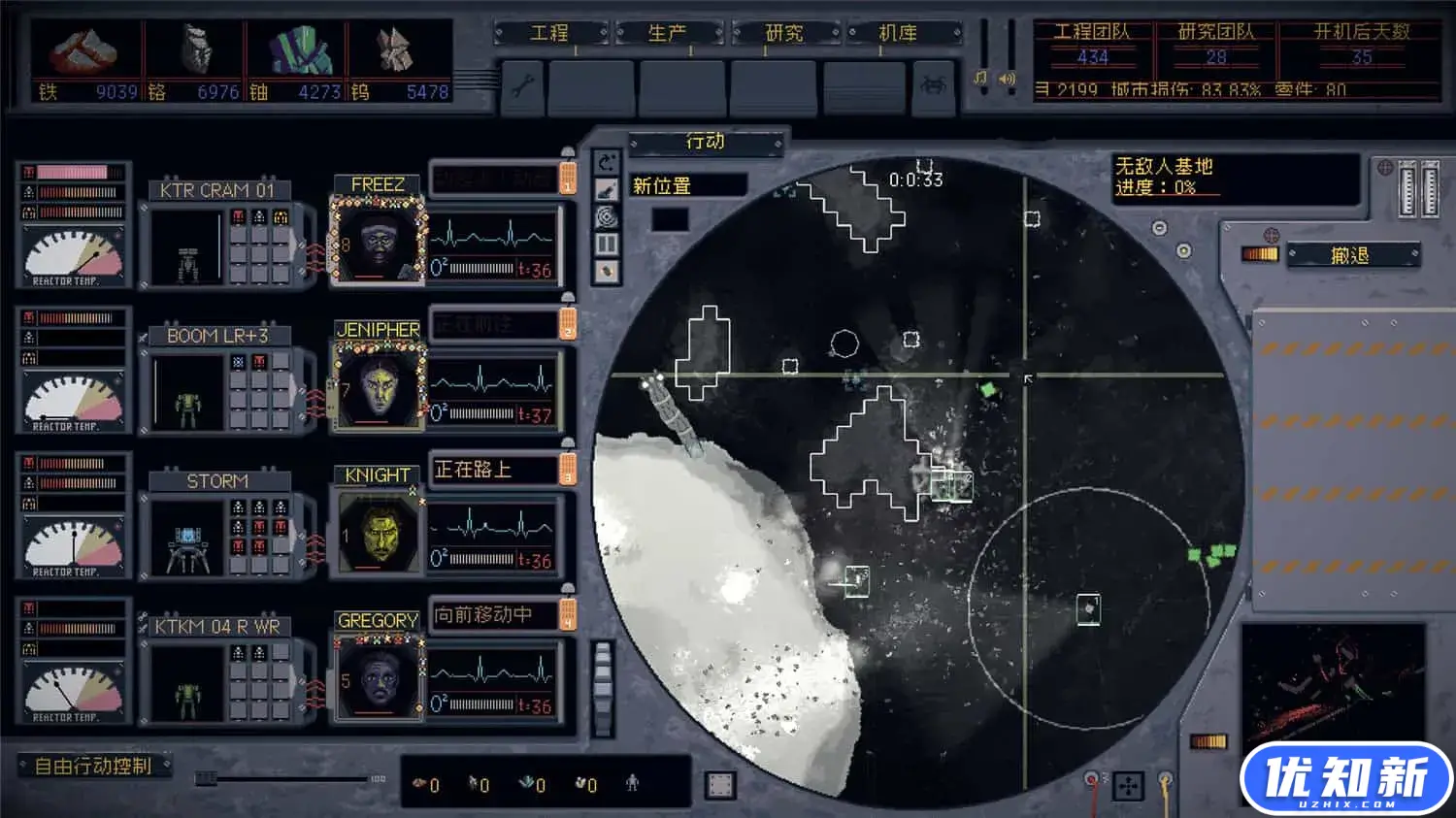Viewport: 1456px width, 818px height.
Task: Click the 撤退 (Retreat) button
Action: 1350,255
